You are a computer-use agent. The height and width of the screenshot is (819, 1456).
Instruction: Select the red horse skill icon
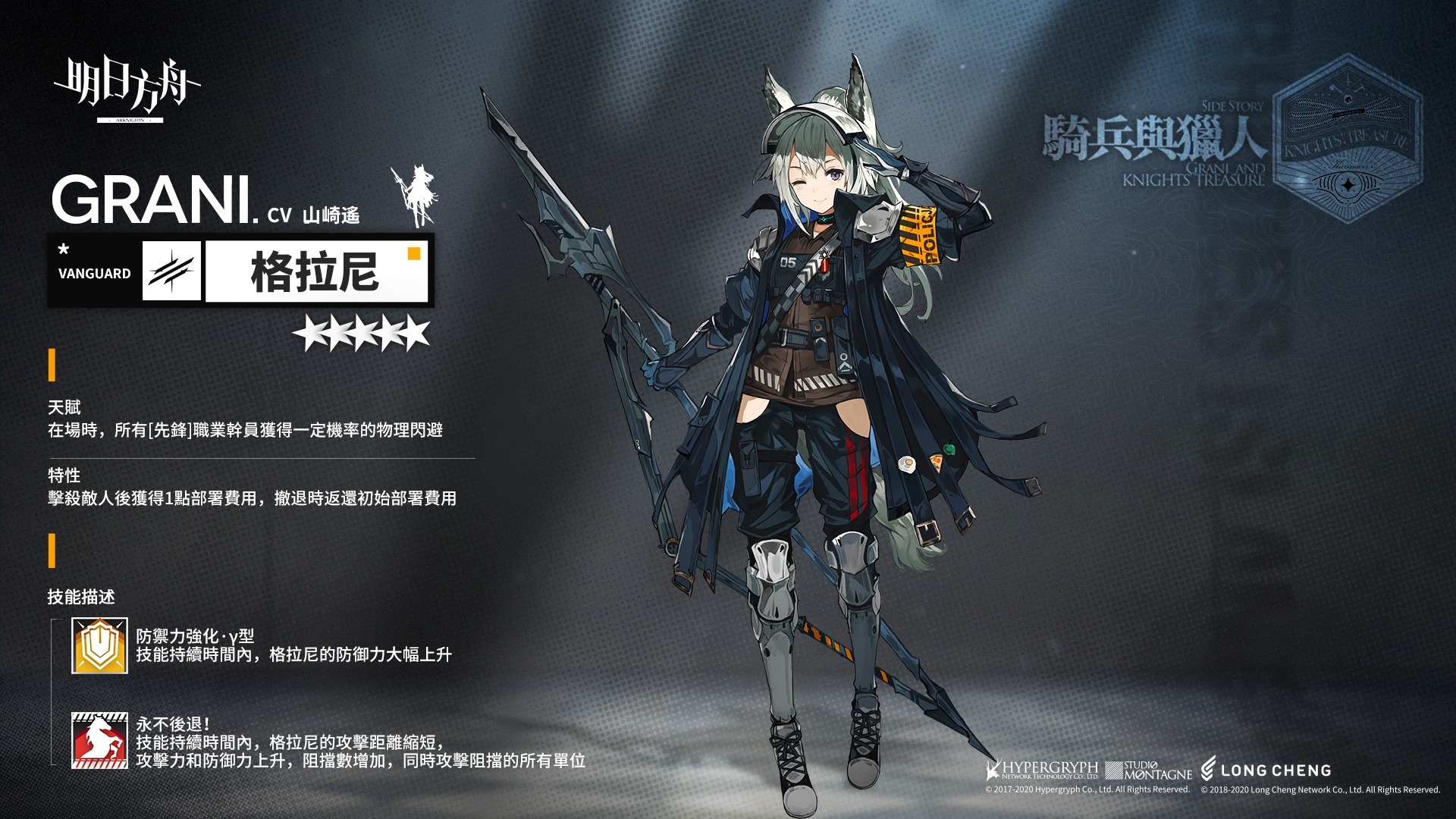[99, 741]
